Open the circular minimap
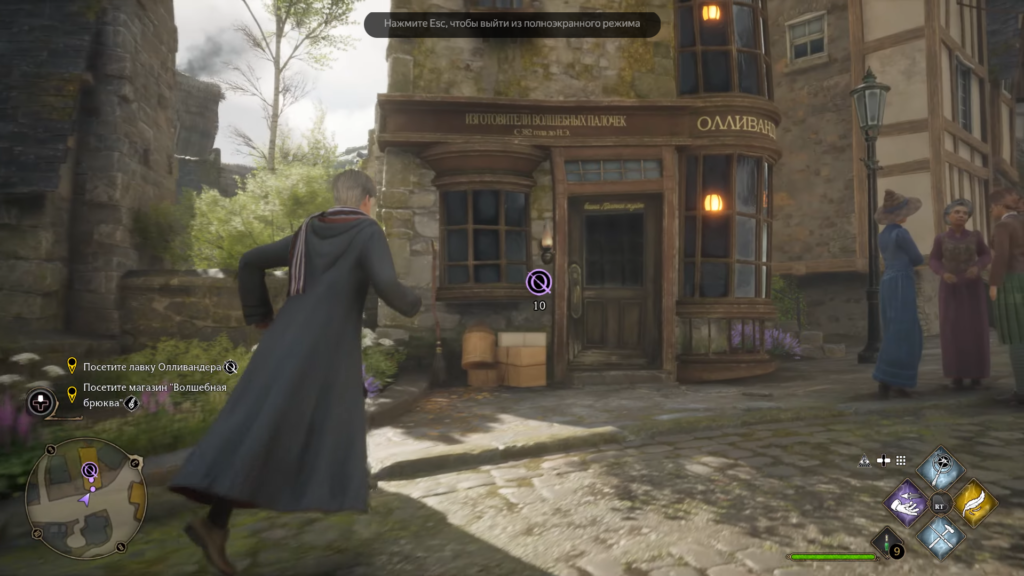1024x576 pixels. pyautogui.click(x=85, y=498)
